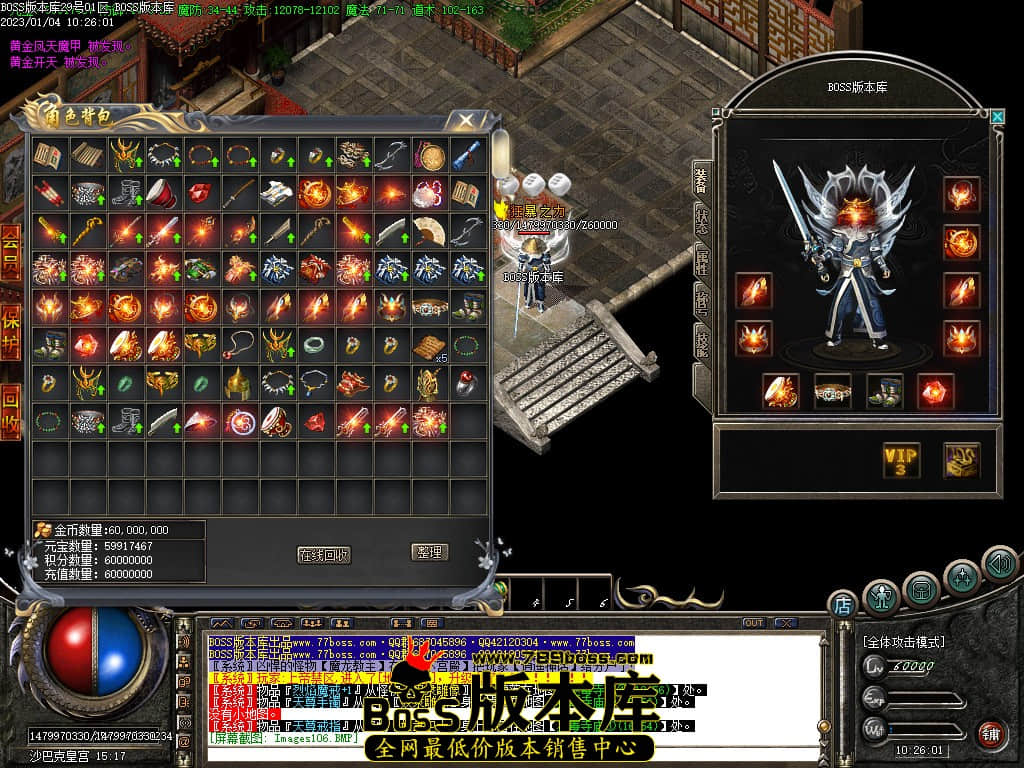Select the folding fan item in backpack
This screenshot has height=768, width=1024.
point(429,231)
